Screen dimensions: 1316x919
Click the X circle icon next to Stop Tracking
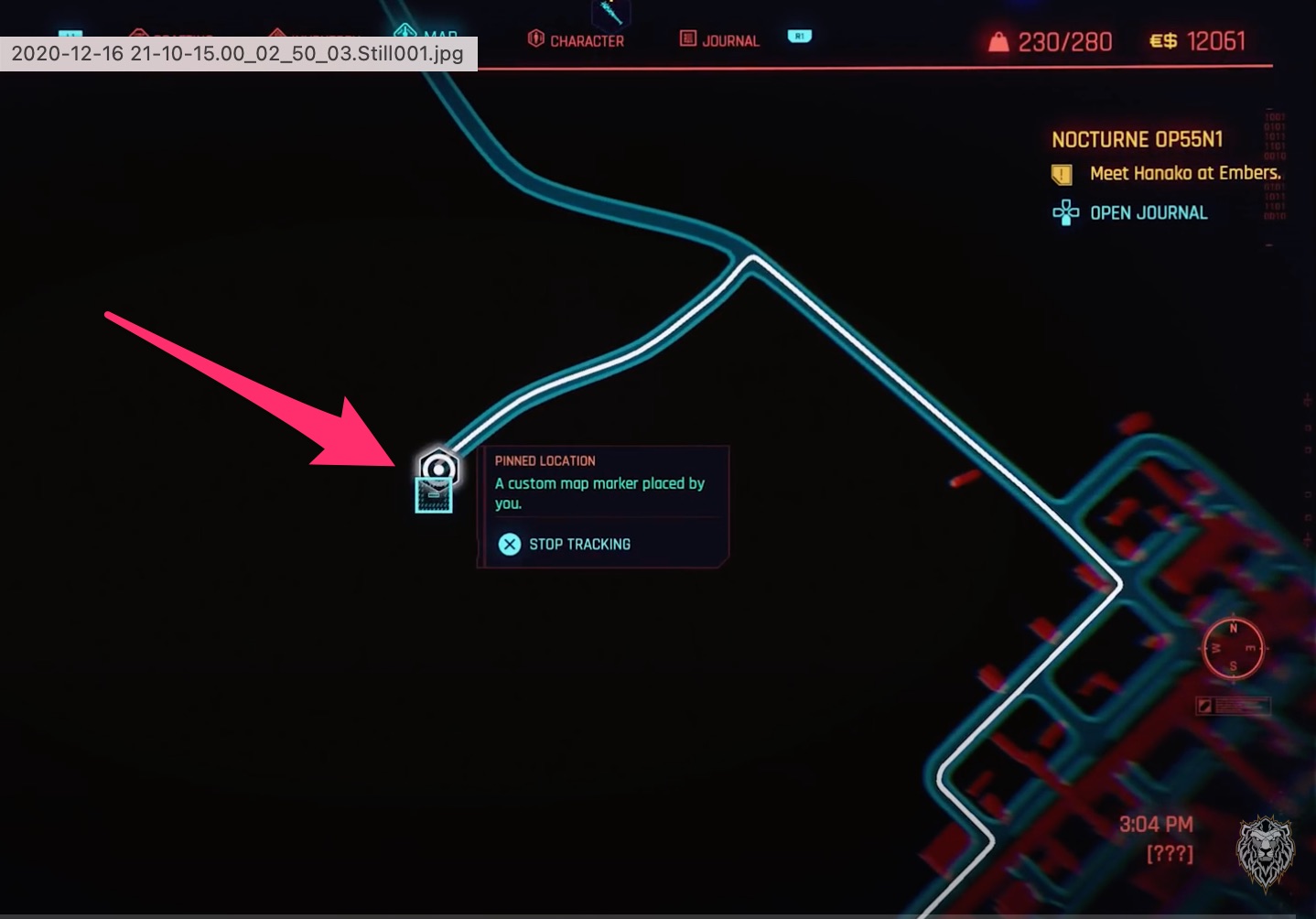509,544
